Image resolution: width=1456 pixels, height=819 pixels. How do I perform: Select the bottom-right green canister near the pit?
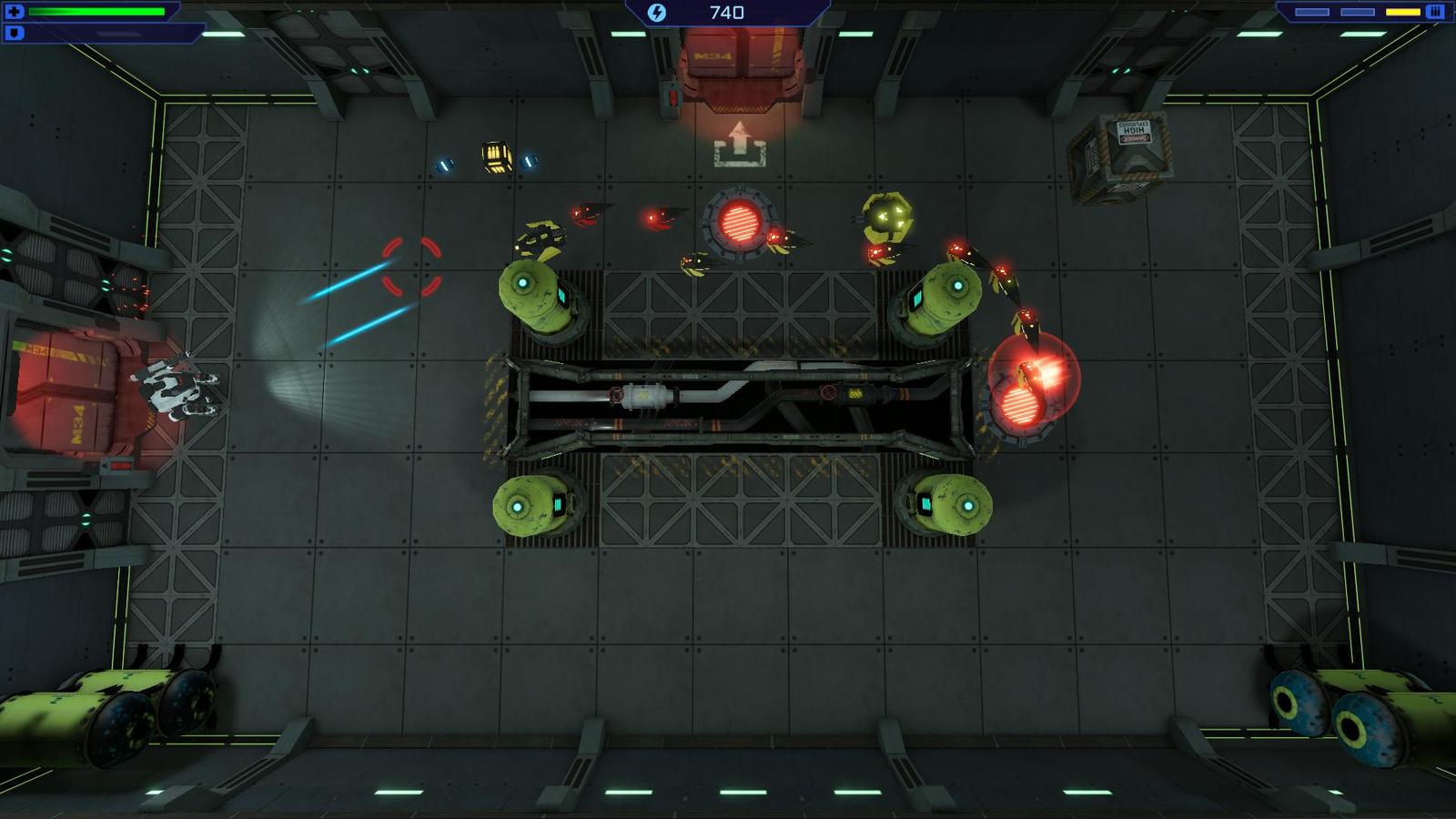tap(954, 505)
